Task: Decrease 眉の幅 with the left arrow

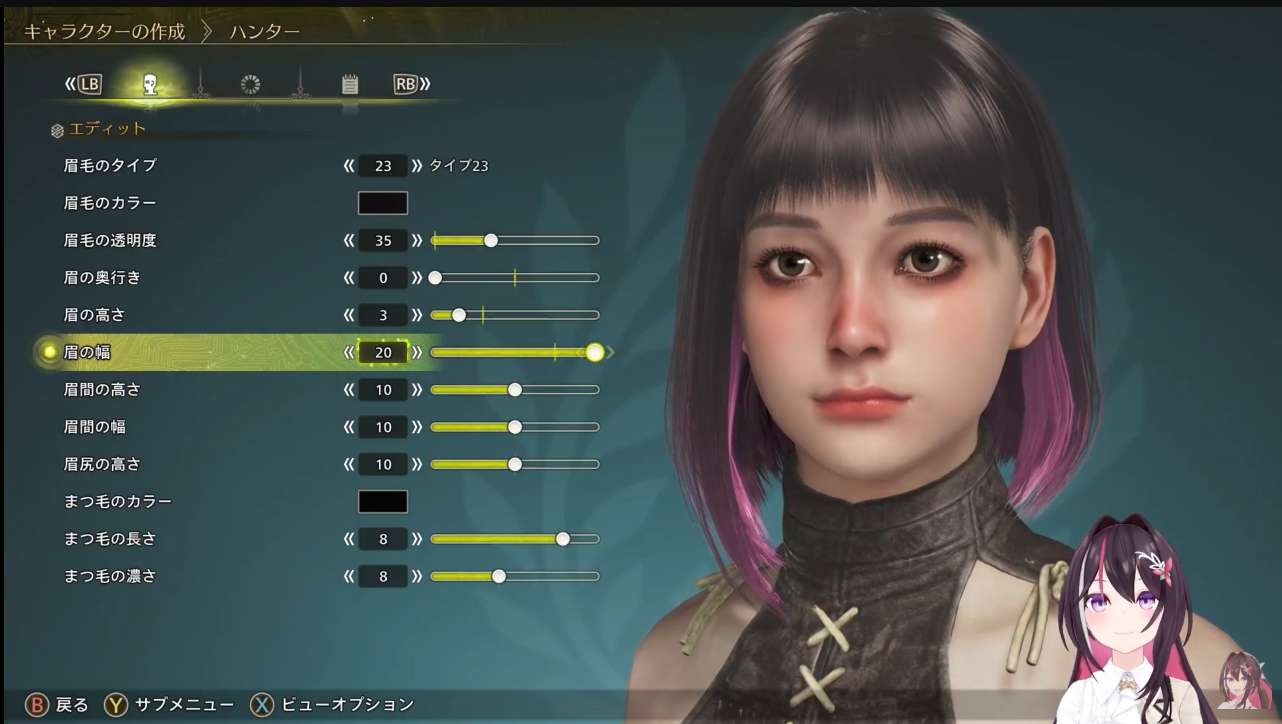Action: (349, 352)
